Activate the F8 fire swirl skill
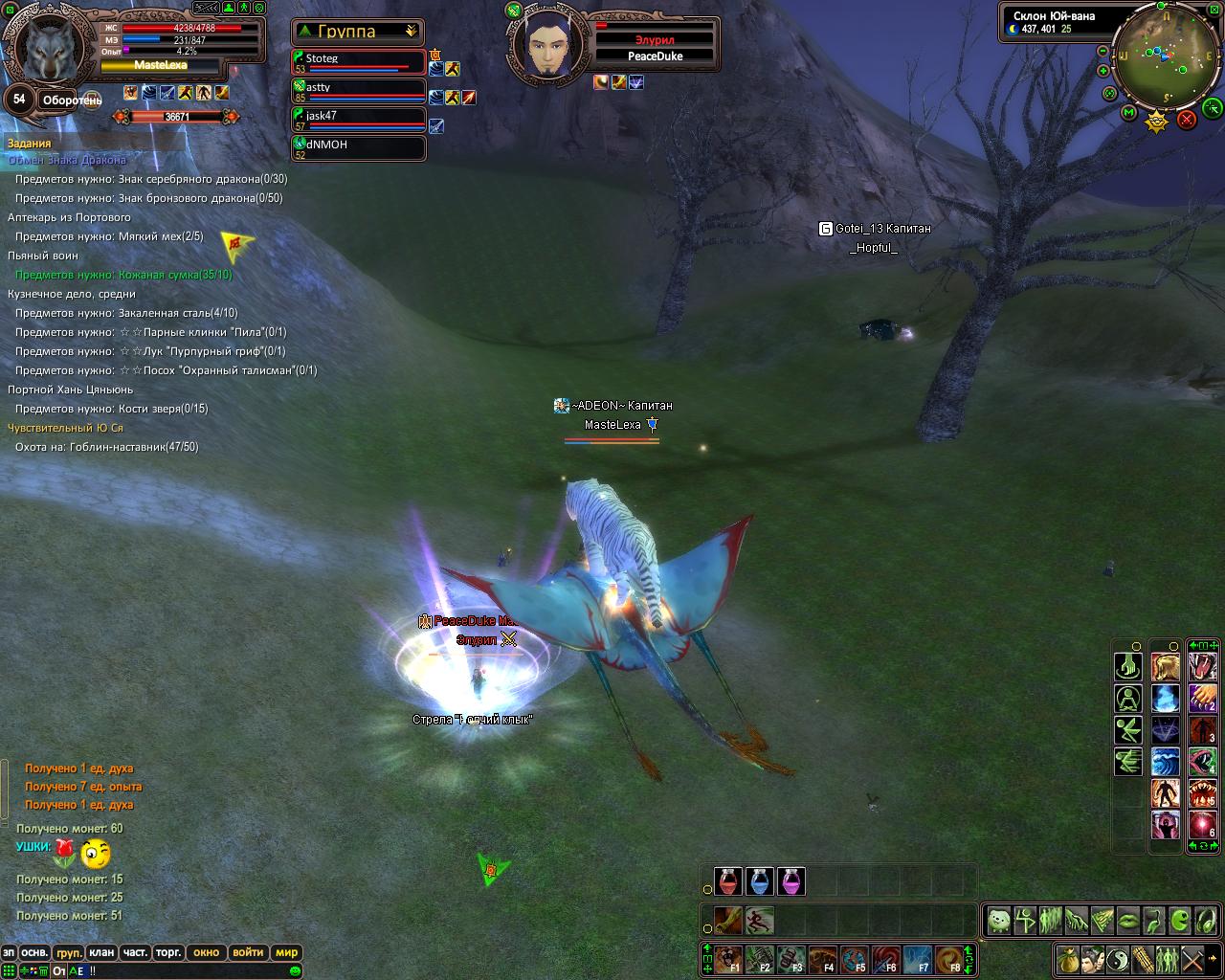The image size is (1225, 980). tap(950, 959)
